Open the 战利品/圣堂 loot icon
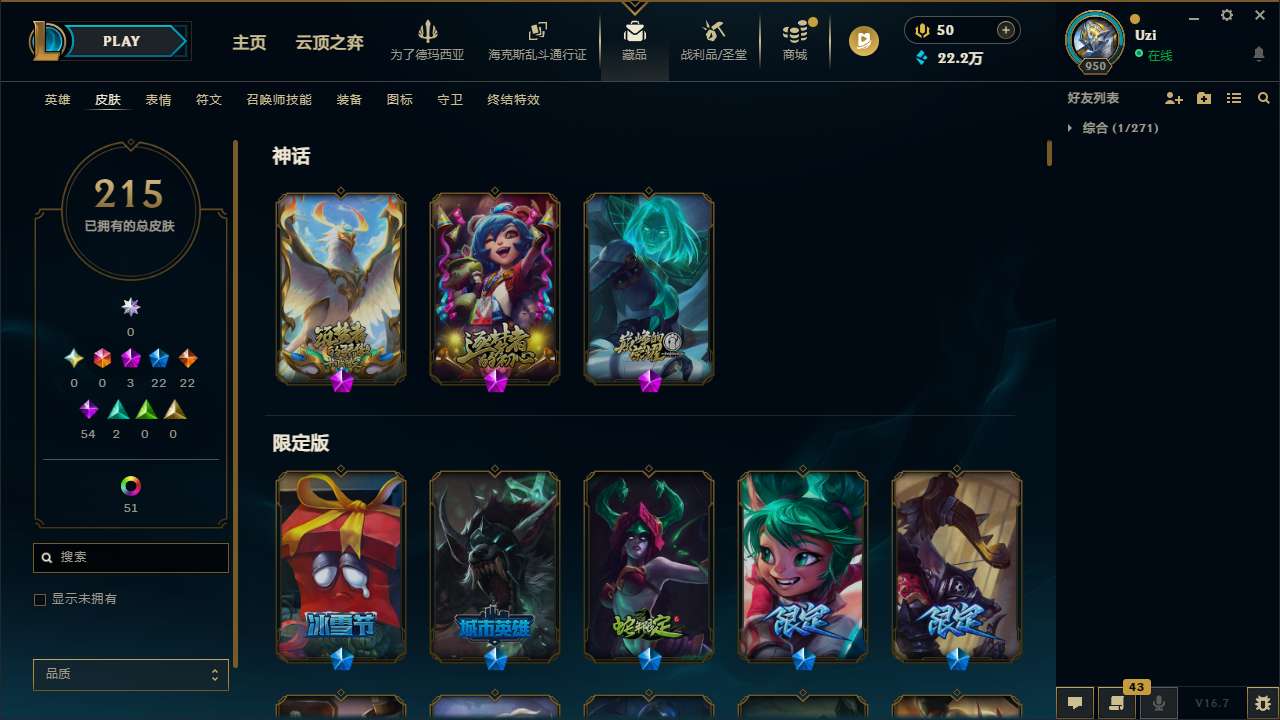The width and height of the screenshot is (1280, 720). (713, 37)
